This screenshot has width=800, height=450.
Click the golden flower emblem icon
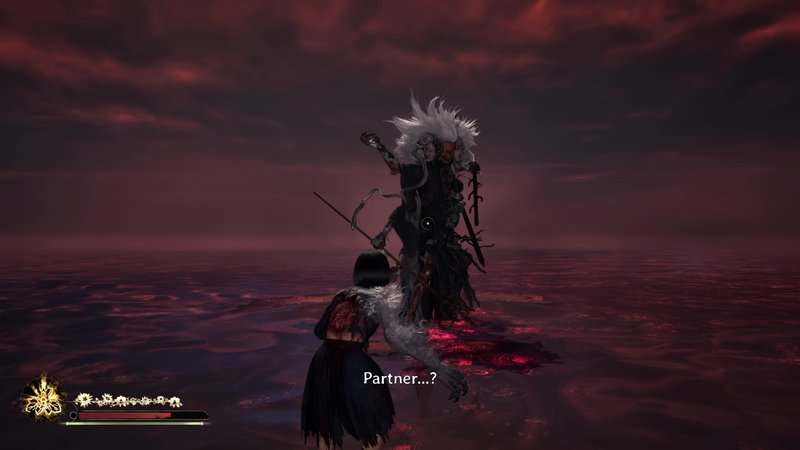(43, 399)
